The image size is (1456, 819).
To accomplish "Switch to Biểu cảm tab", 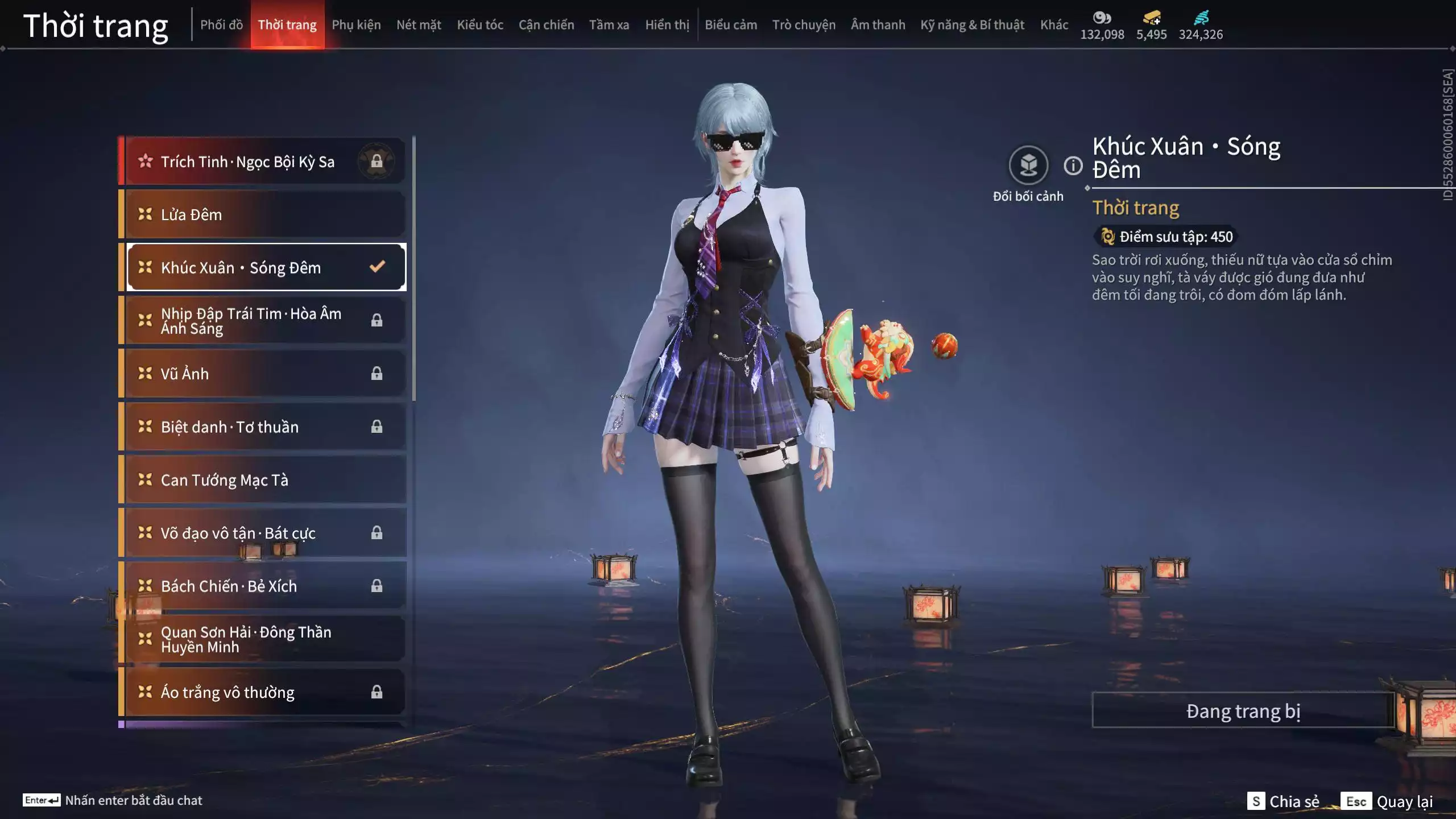I will coord(731,25).
